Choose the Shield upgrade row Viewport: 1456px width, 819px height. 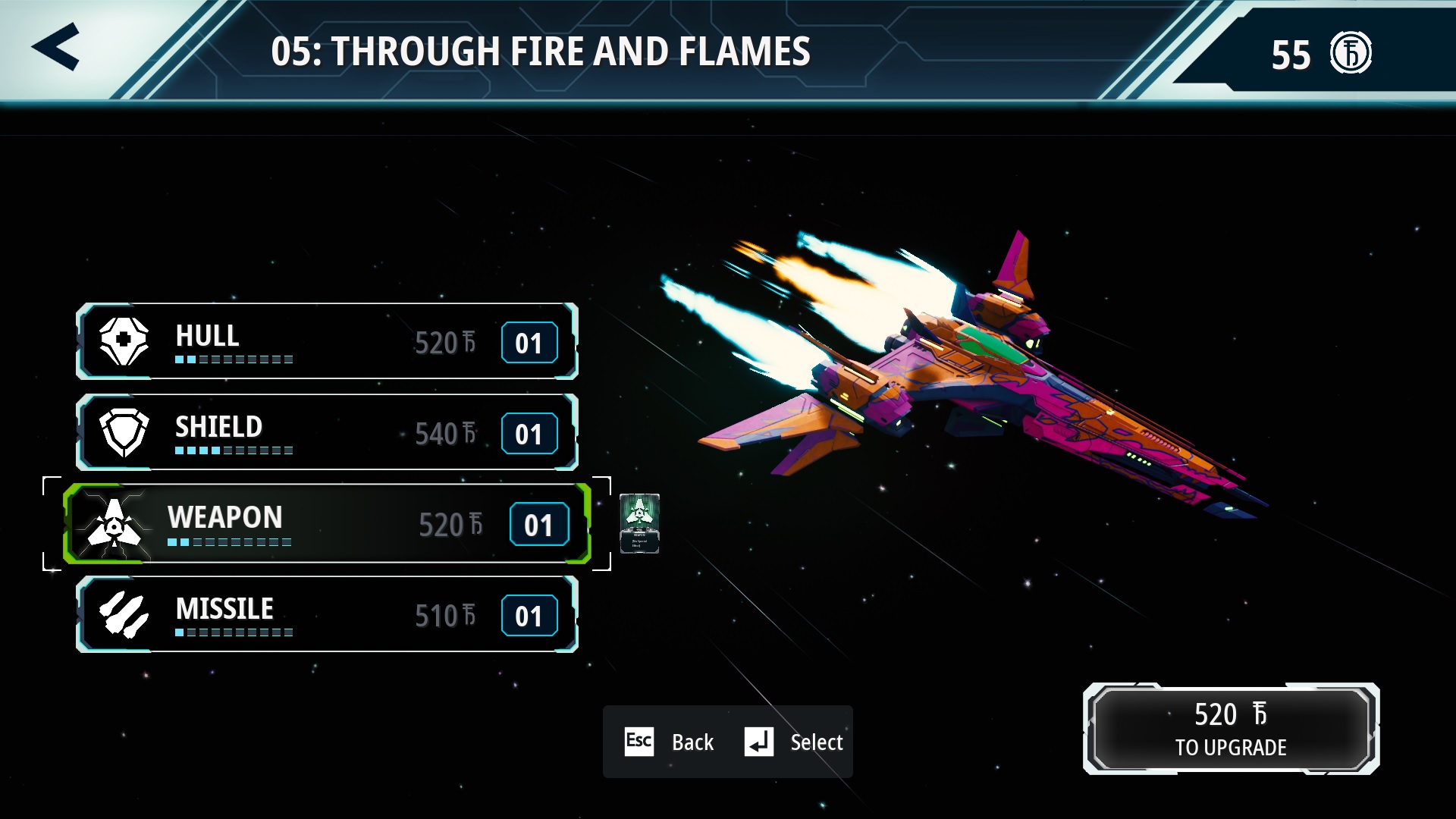(327, 432)
